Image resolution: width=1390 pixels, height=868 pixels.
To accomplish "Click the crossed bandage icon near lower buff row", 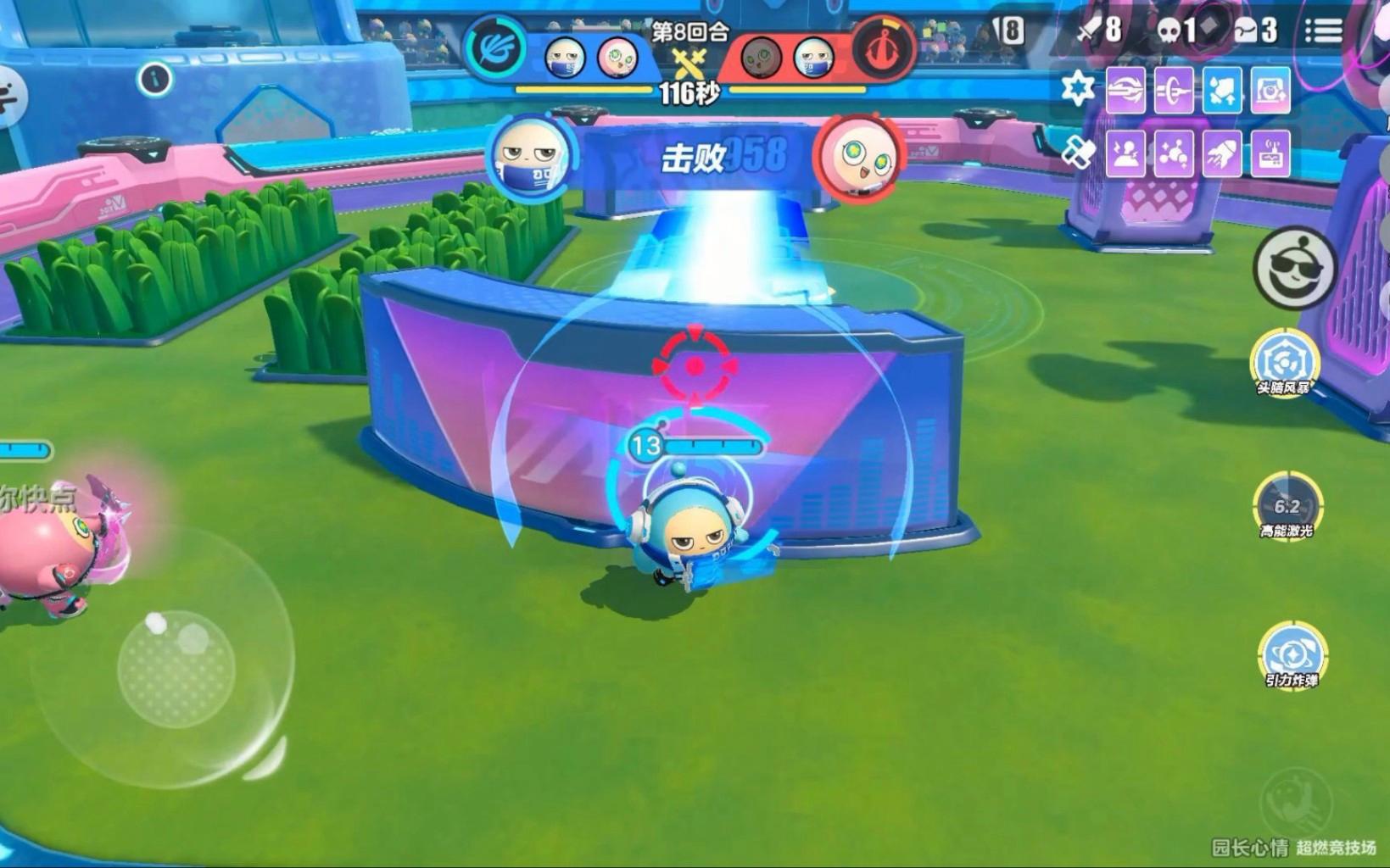I will (x=1079, y=151).
